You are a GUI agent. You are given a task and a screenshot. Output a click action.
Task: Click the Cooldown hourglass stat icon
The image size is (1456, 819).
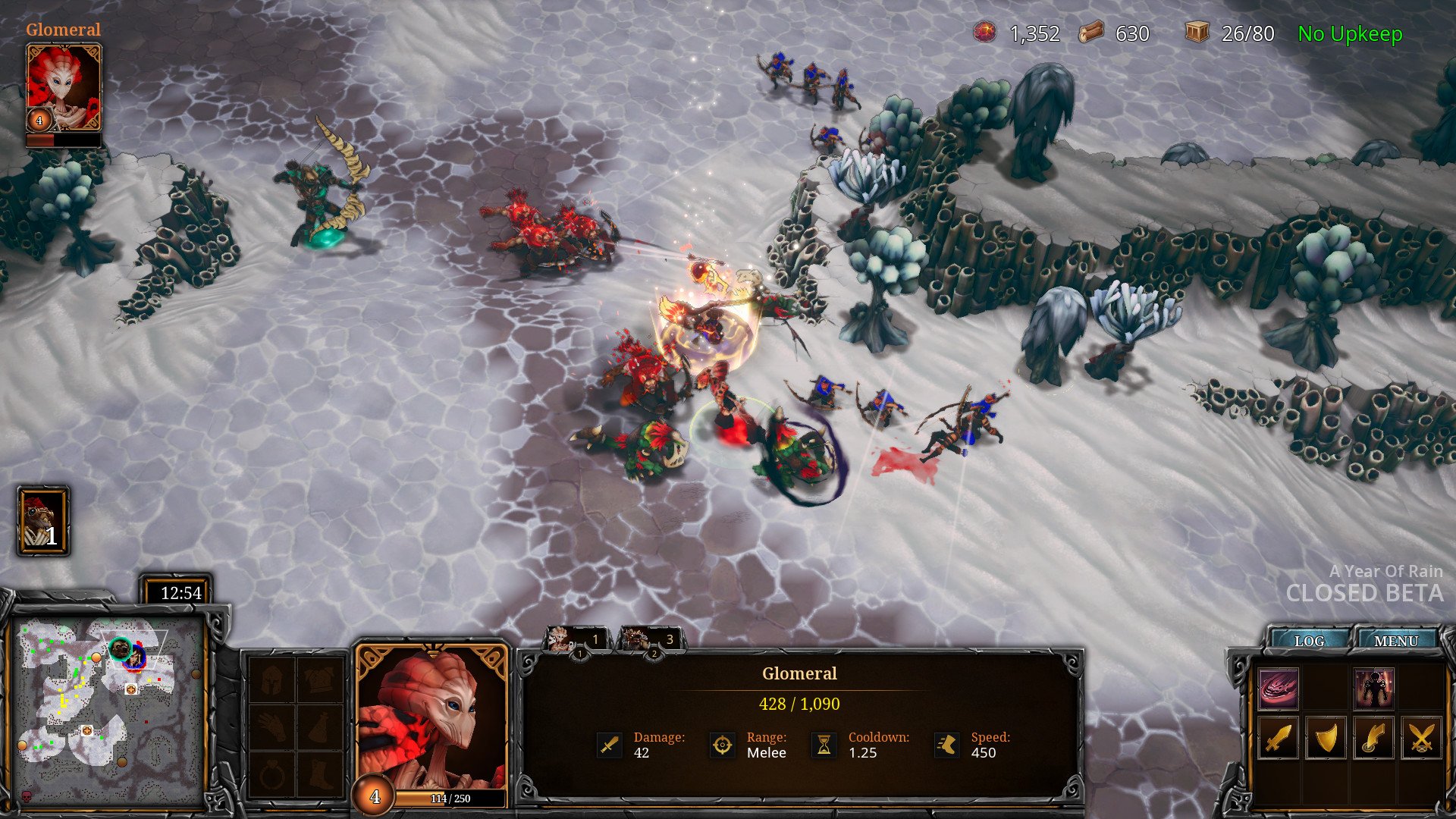click(x=824, y=745)
